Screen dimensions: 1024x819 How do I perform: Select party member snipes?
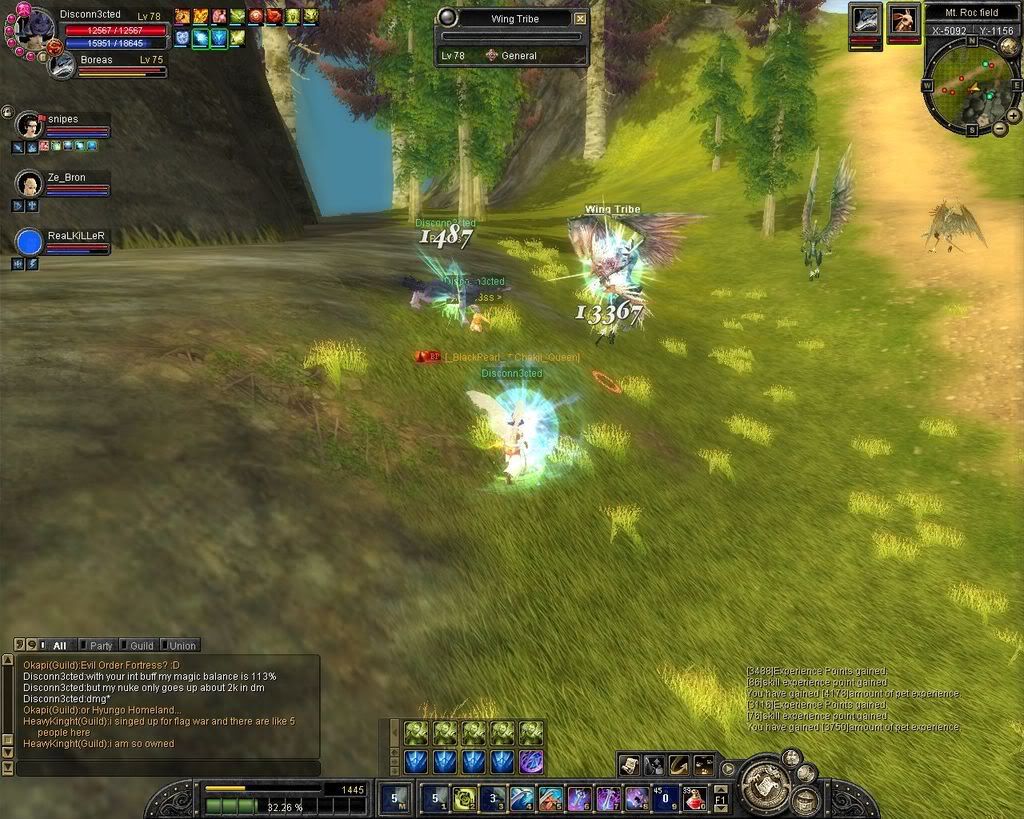(31, 126)
